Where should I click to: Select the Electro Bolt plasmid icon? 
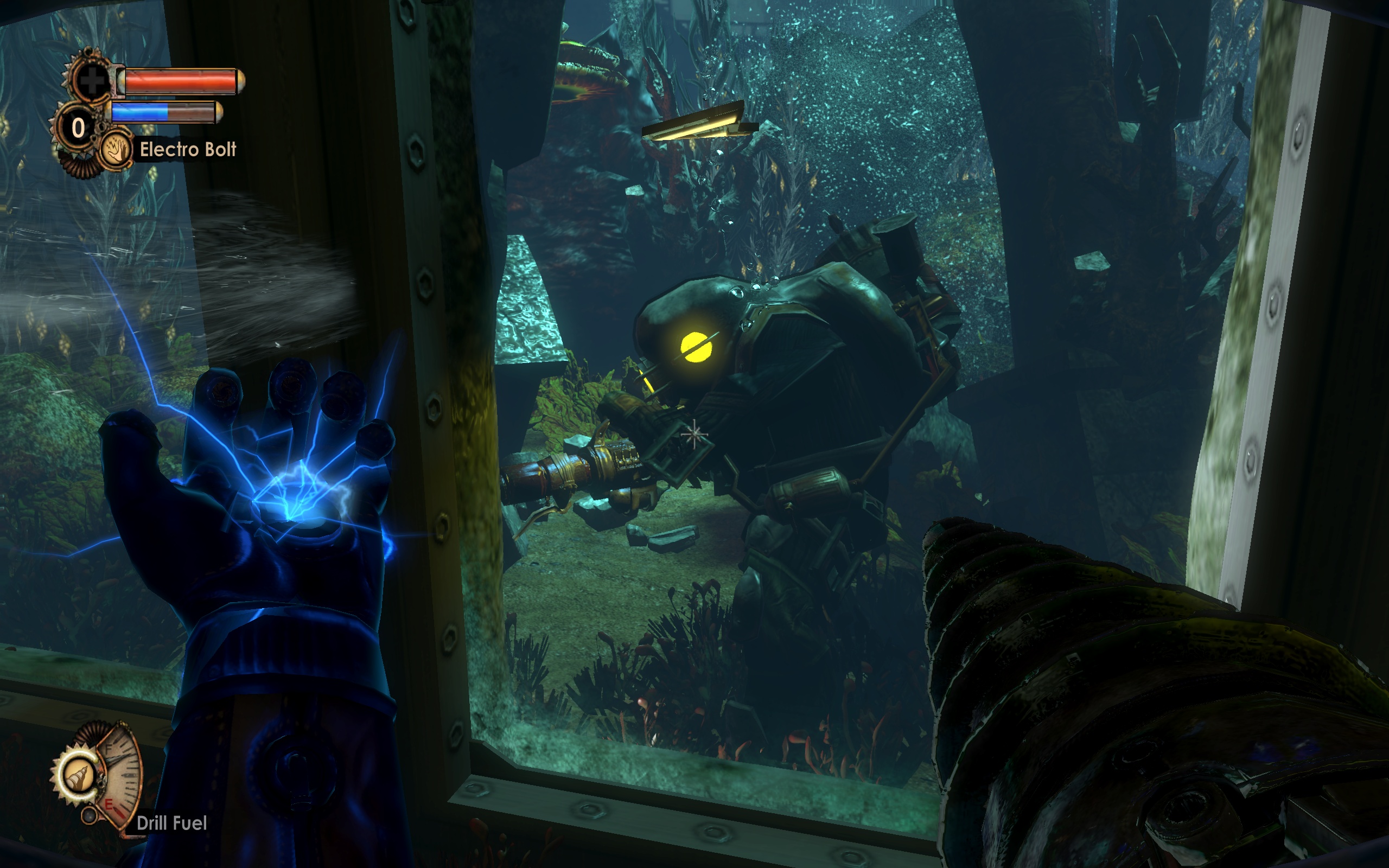(x=116, y=150)
